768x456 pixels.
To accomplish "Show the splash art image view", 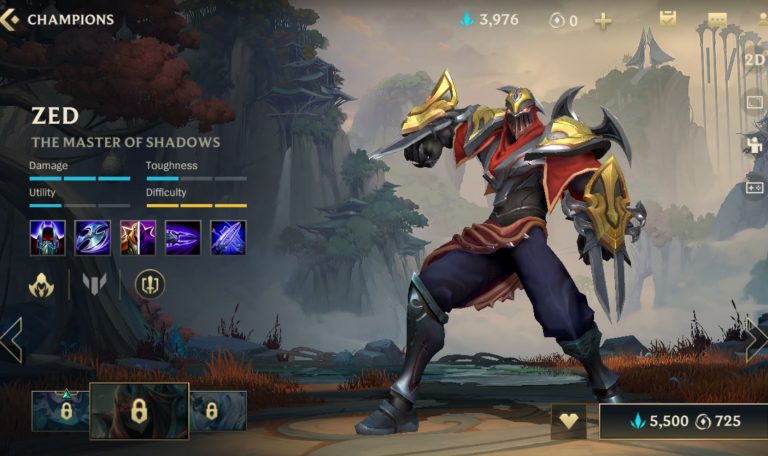I will point(755,101).
